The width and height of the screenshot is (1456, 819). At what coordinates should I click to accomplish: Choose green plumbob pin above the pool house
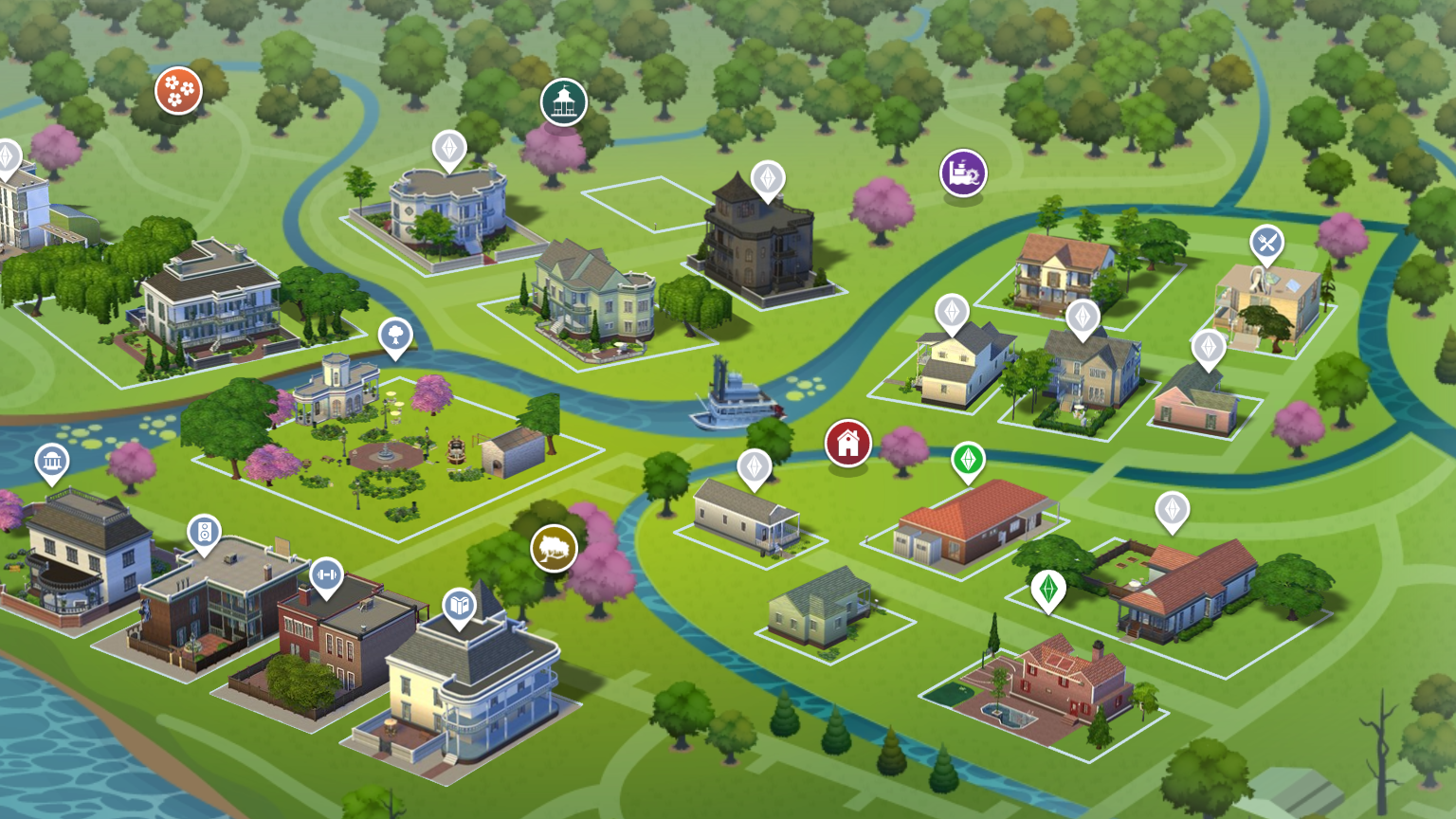(x=1048, y=589)
